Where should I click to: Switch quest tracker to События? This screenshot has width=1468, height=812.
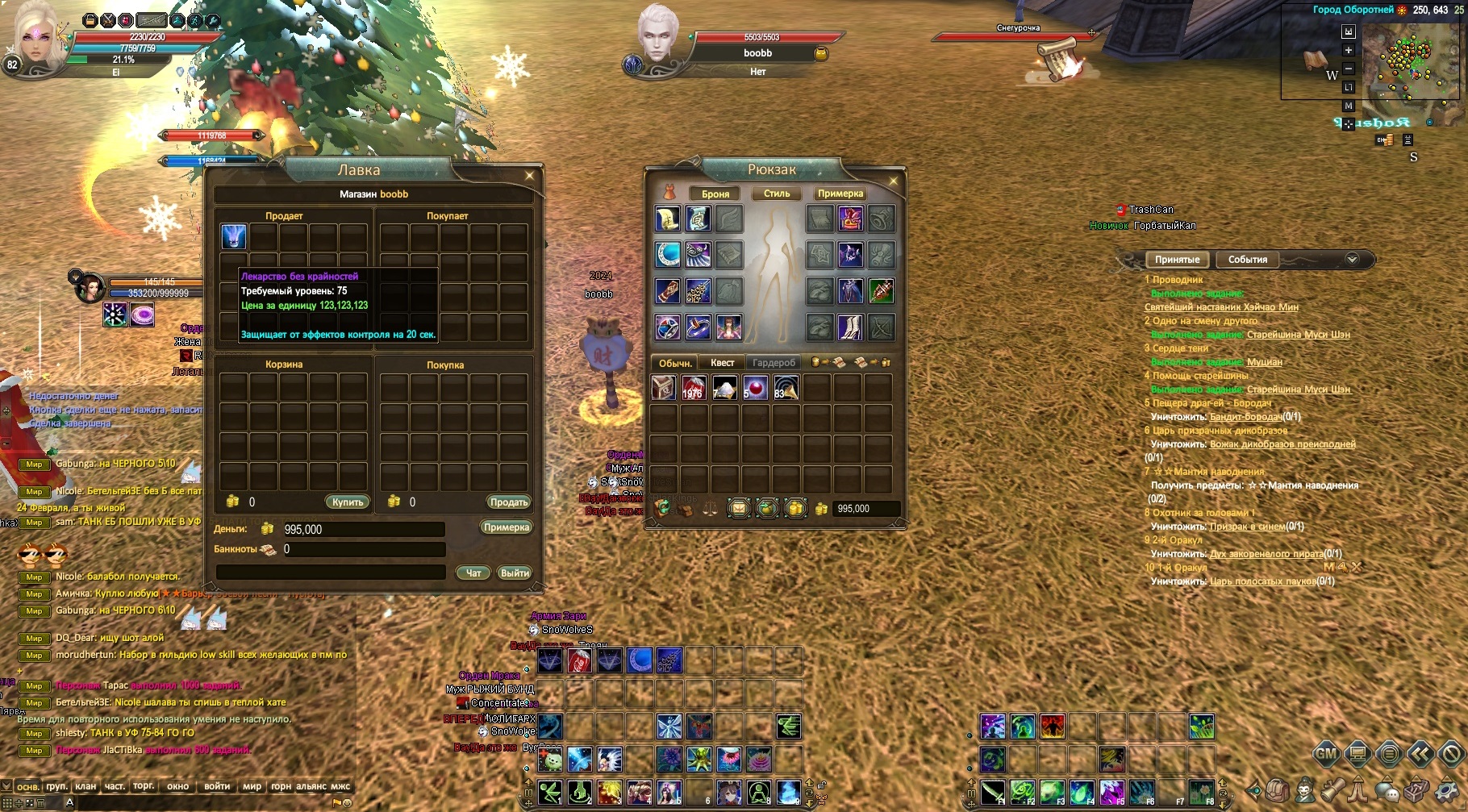[1247, 260]
